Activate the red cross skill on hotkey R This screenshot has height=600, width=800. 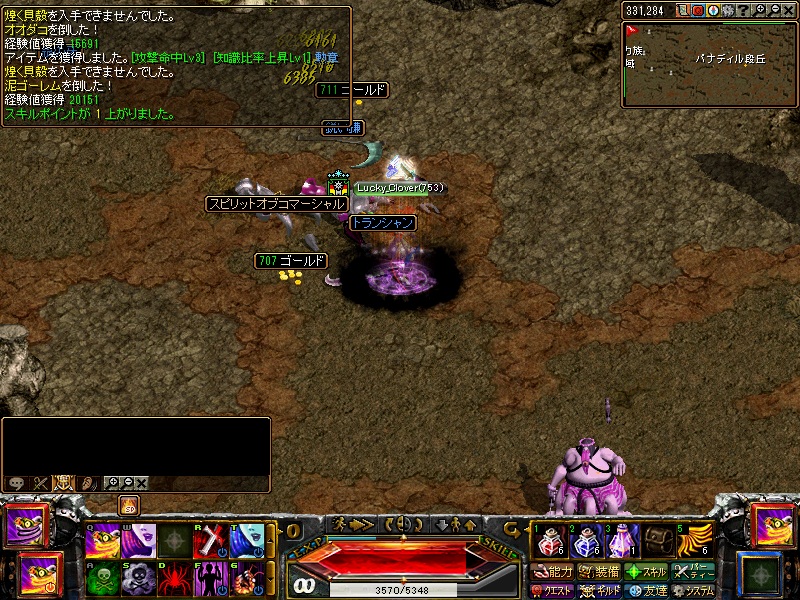click(x=212, y=541)
